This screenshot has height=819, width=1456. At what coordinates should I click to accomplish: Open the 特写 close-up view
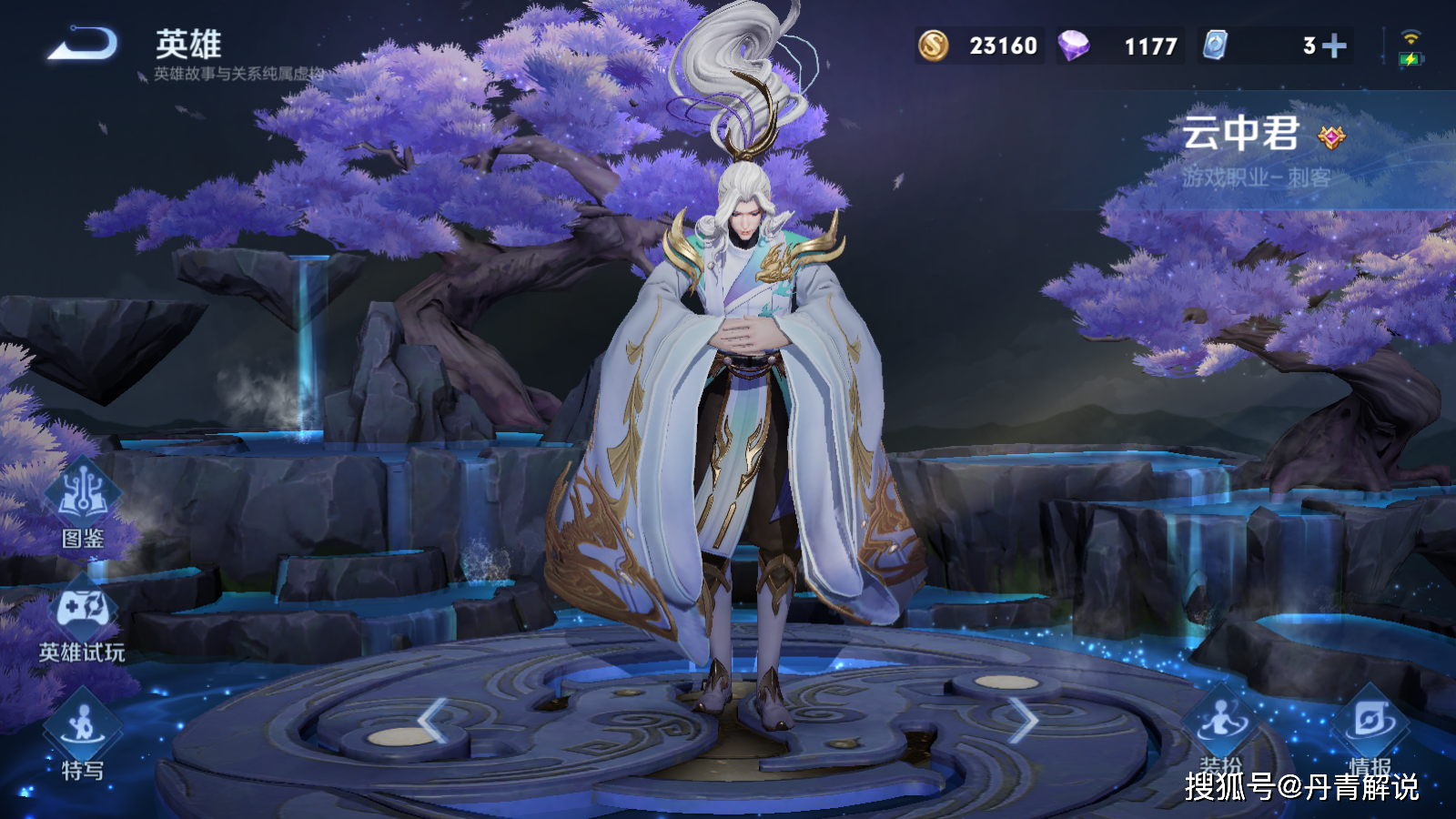[x=83, y=735]
